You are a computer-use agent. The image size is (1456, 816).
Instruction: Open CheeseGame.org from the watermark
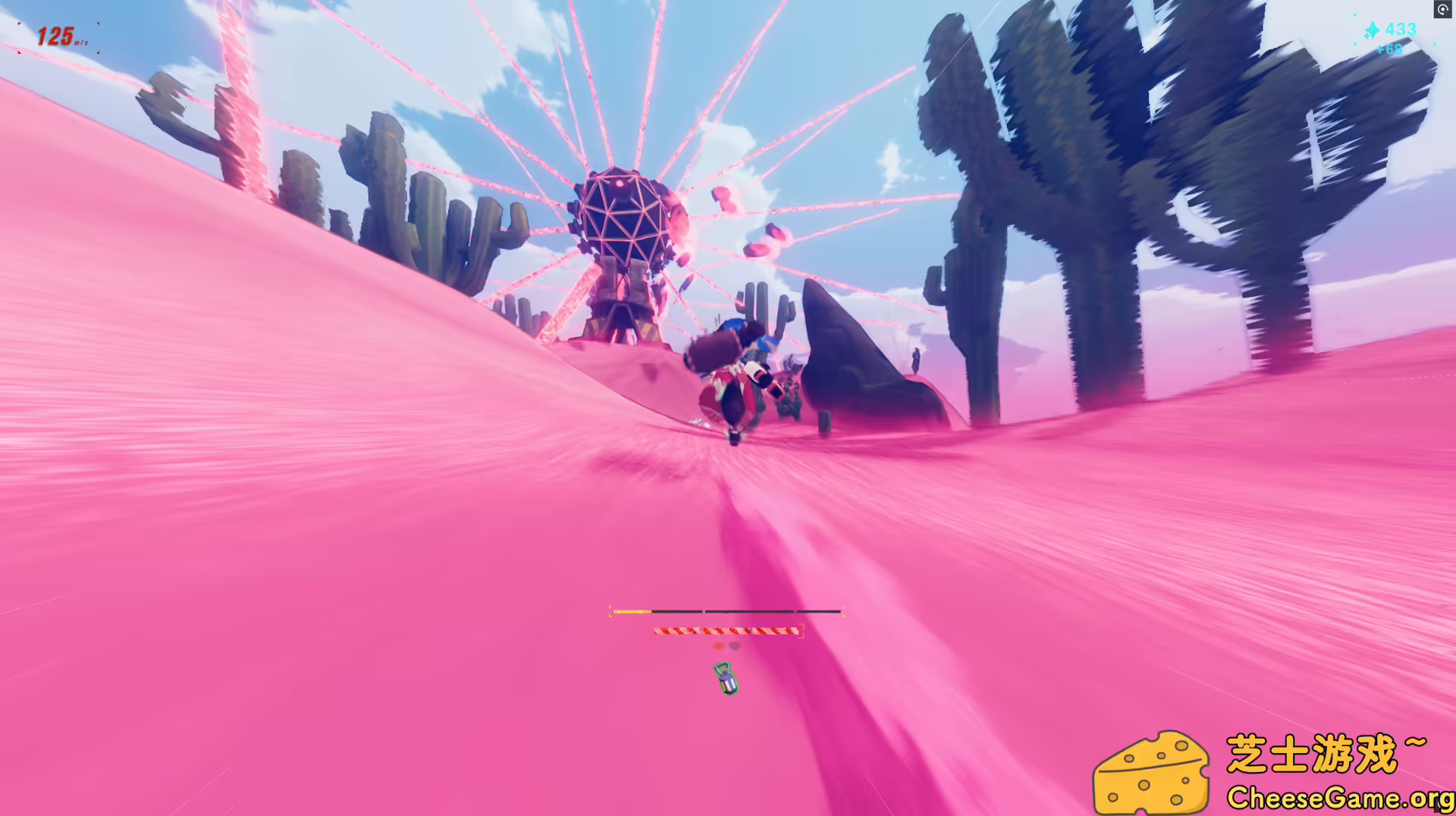click(1341, 797)
